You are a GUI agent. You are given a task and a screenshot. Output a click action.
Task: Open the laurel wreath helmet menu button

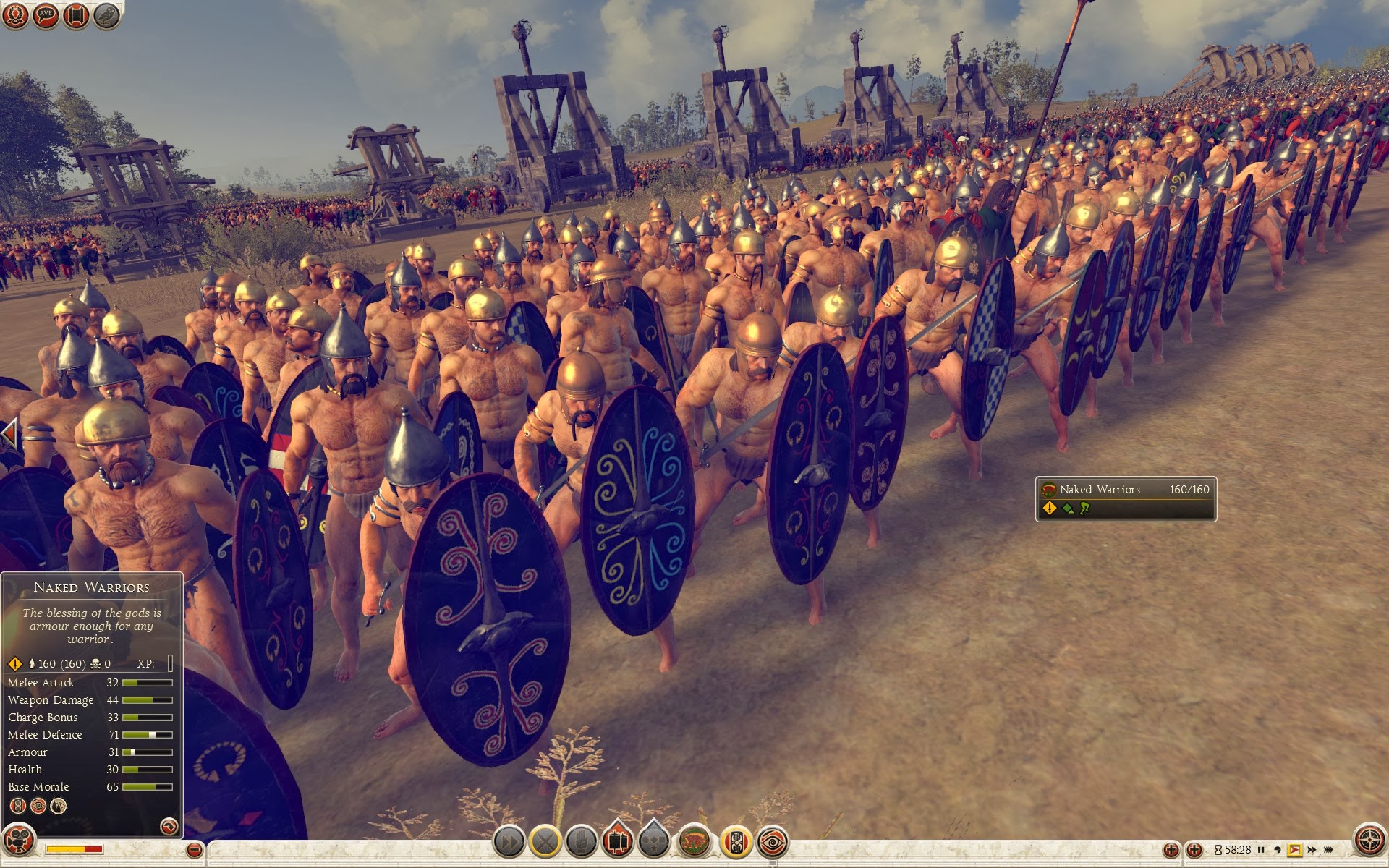[x=15, y=14]
